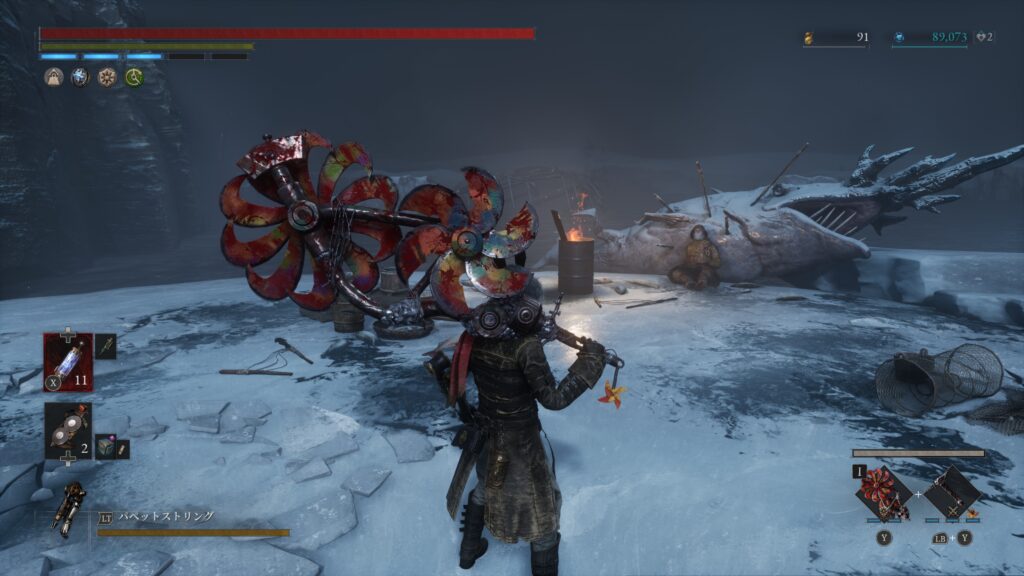Click the blue Ergo currency icon
1024x576 pixels.
click(899, 38)
